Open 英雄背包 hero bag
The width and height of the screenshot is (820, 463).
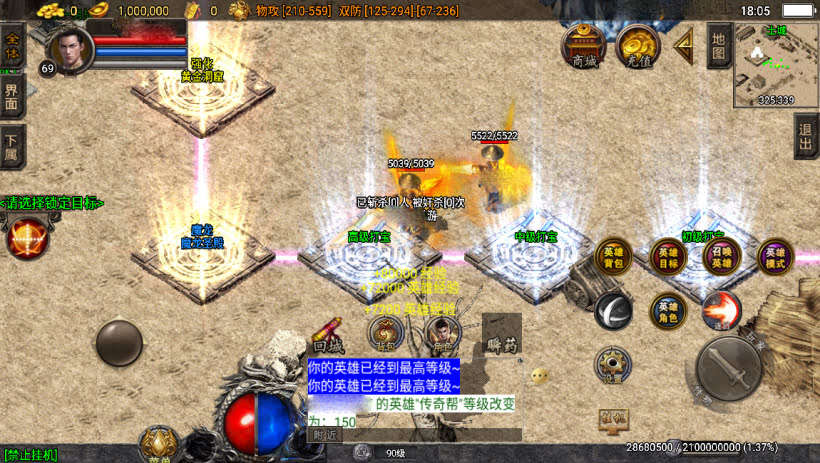click(x=614, y=257)
